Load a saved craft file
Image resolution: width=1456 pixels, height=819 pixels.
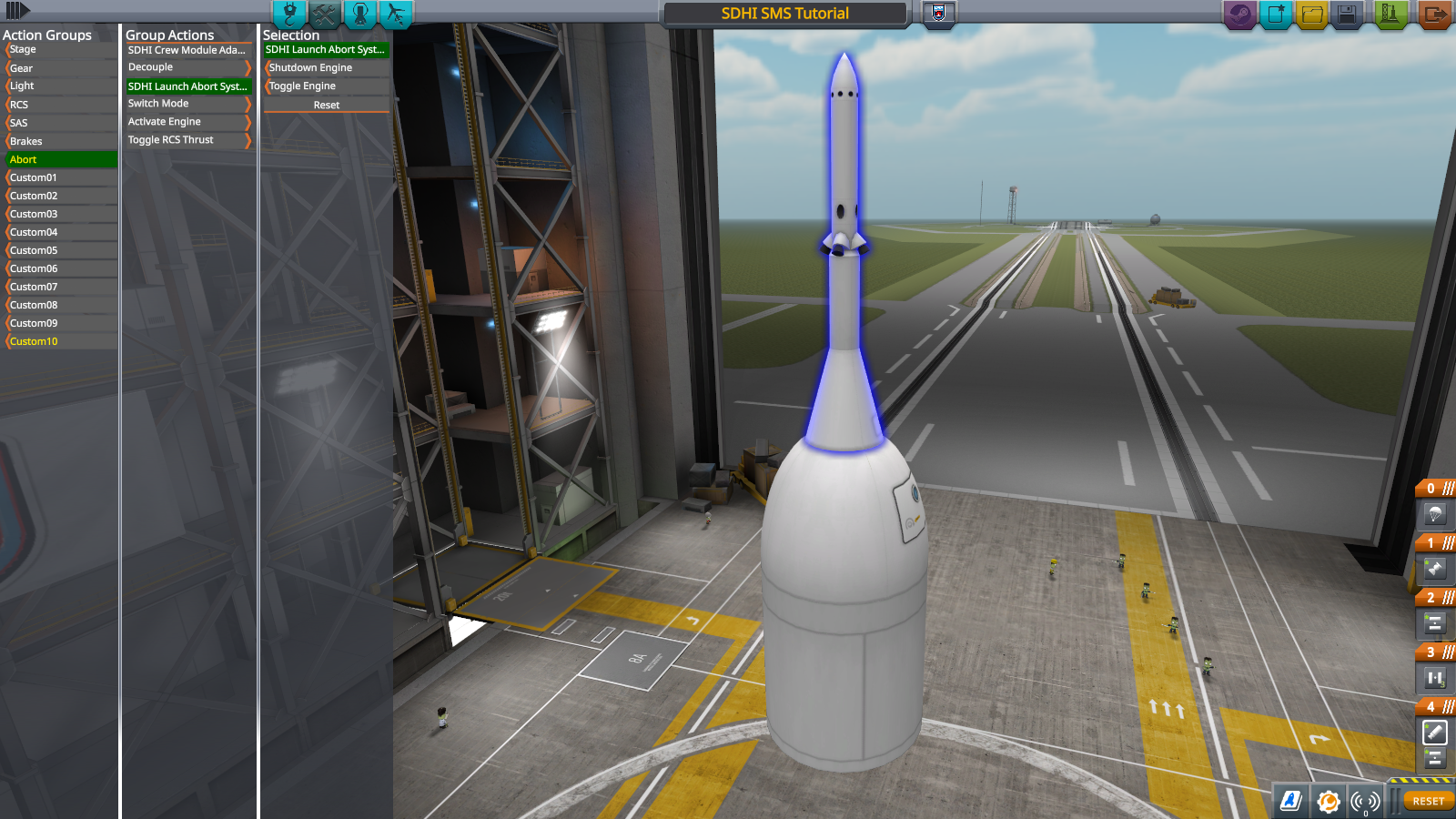[1311, 15]
